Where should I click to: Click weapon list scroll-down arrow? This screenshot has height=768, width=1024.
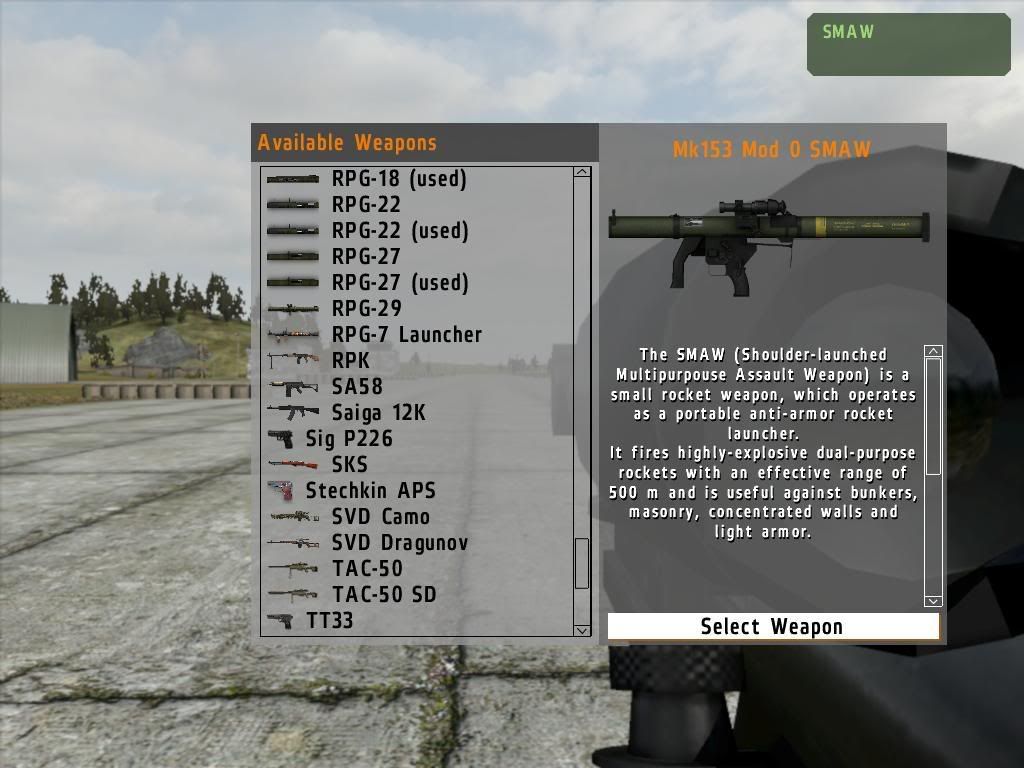click(582, 630)
